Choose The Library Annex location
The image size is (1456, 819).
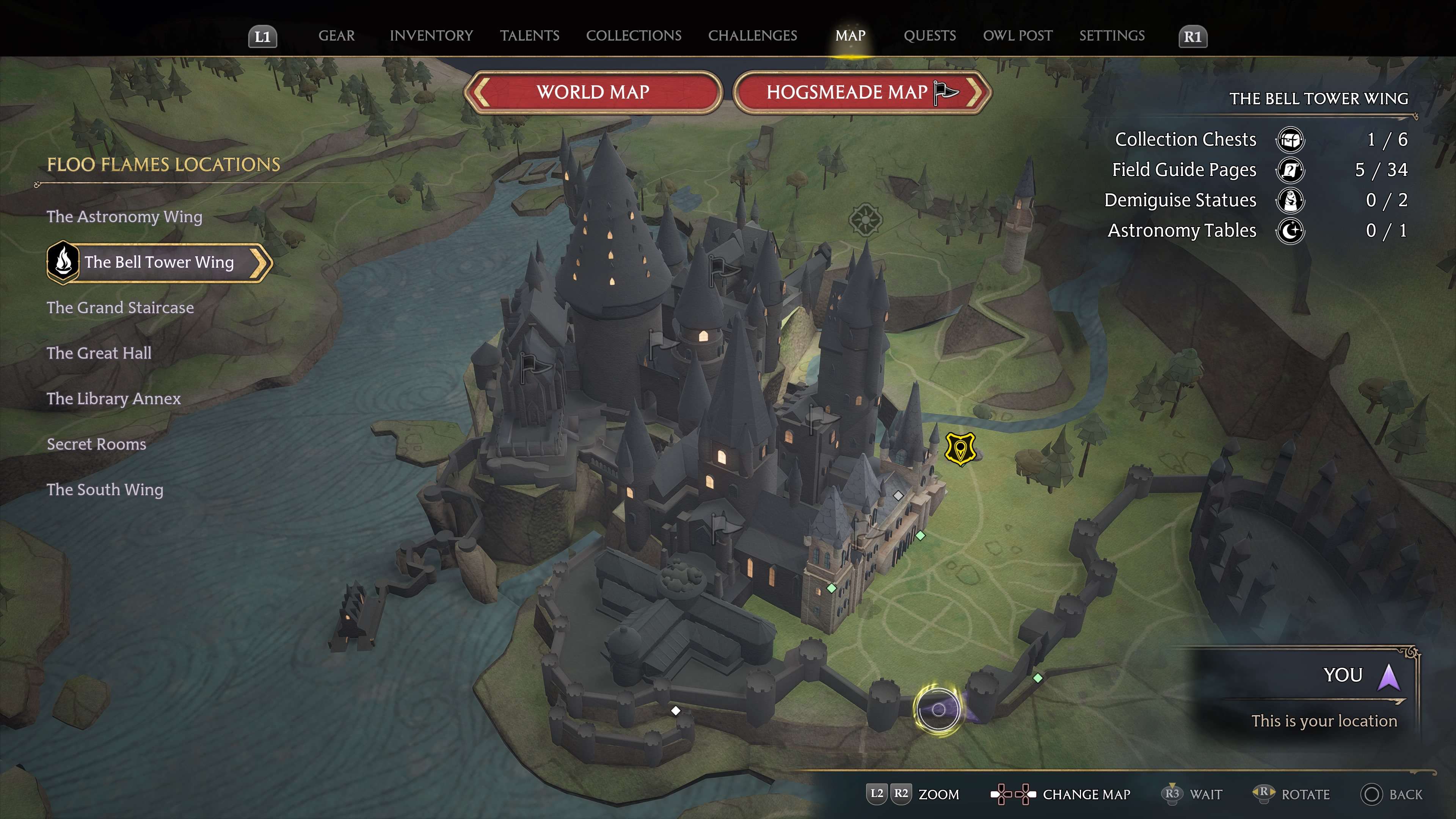114,399
